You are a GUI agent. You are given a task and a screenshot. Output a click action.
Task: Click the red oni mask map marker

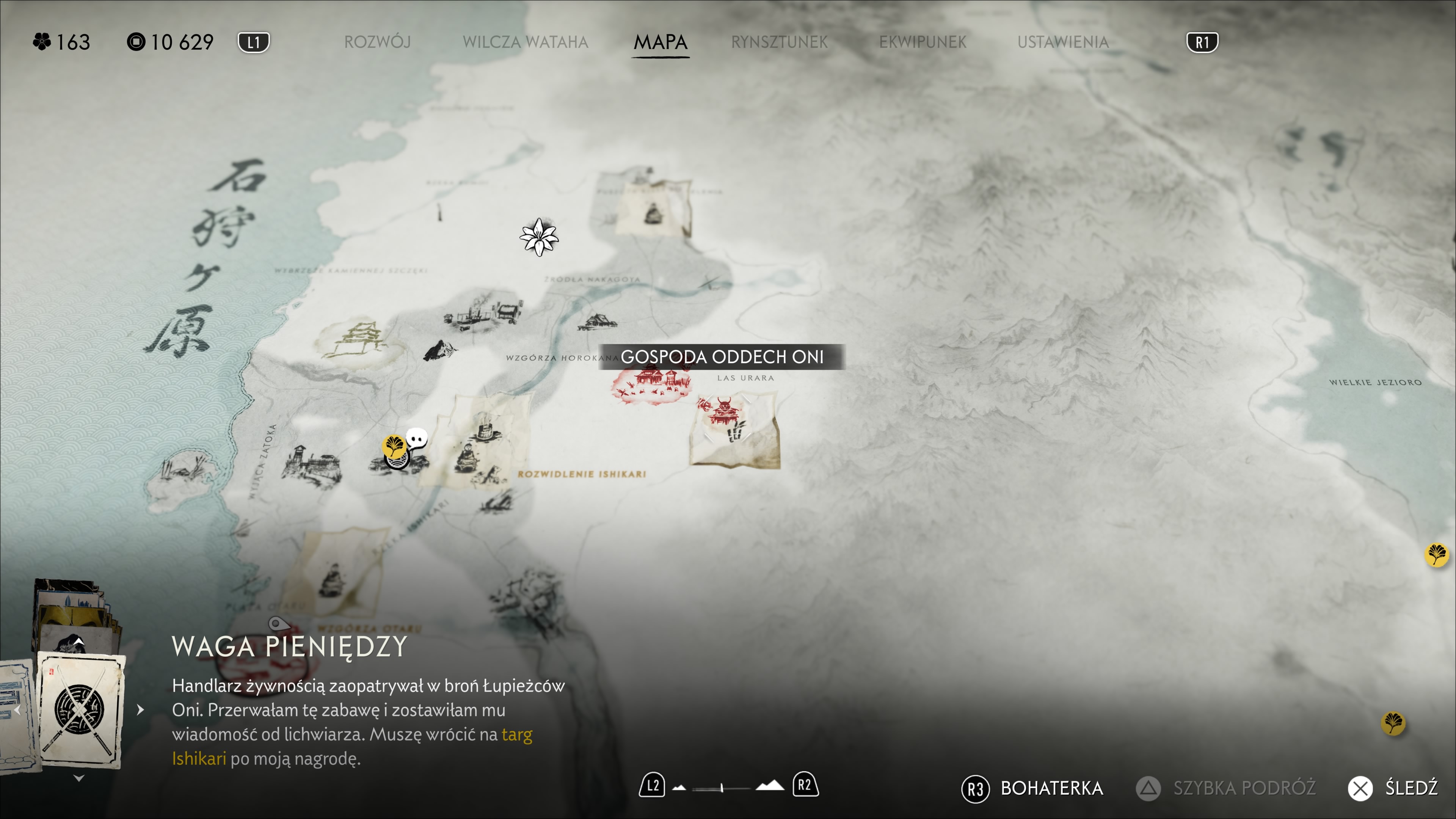723,411
